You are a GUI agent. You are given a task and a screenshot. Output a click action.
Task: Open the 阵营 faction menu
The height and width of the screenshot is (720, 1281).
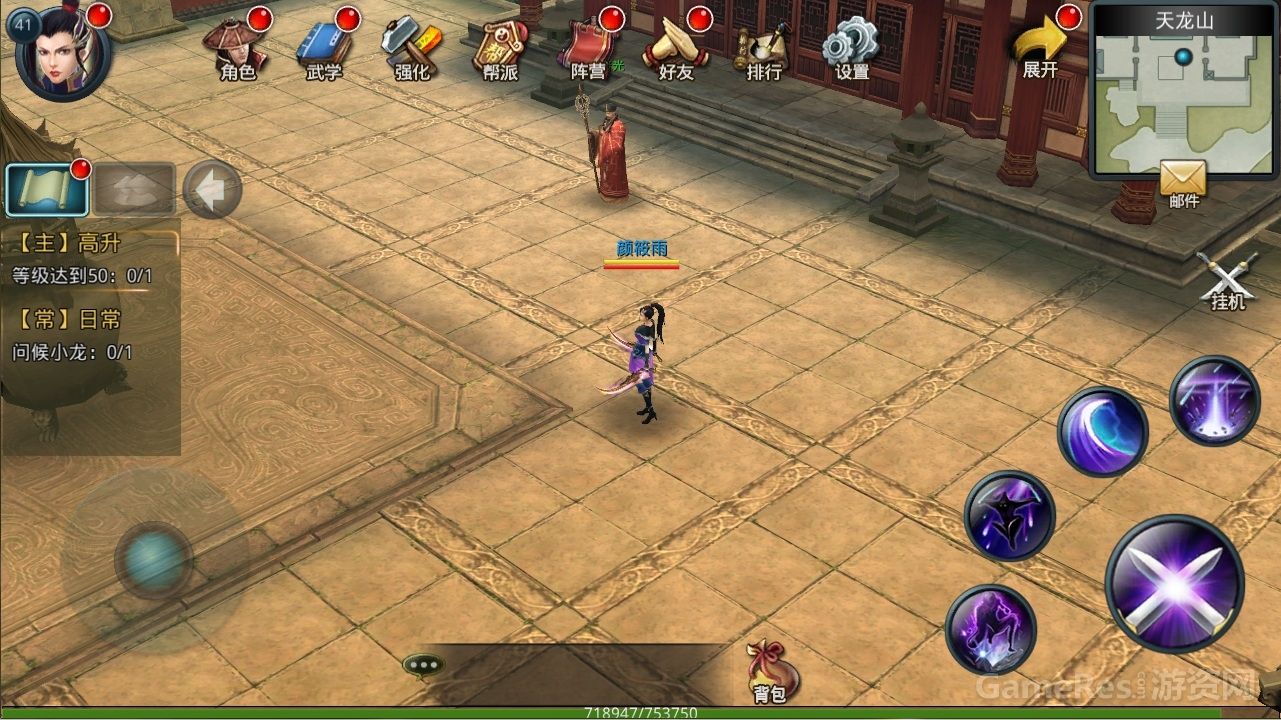point(588,48)
